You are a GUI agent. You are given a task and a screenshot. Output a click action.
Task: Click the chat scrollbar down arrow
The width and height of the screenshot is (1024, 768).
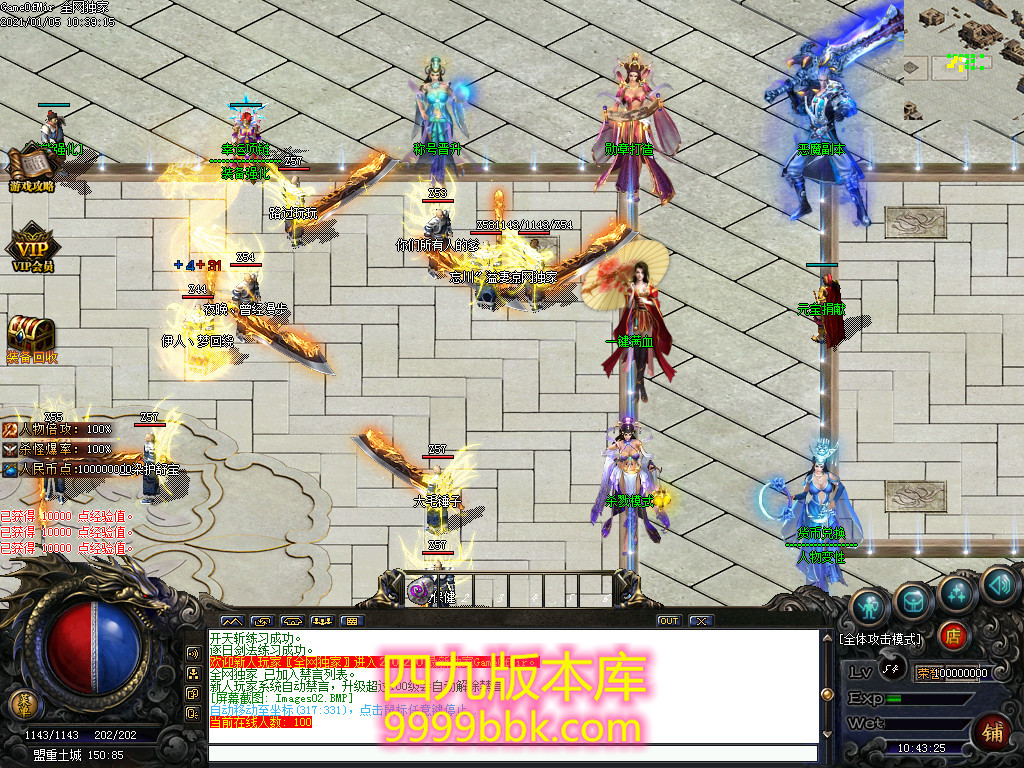click(x=826, y=733)
